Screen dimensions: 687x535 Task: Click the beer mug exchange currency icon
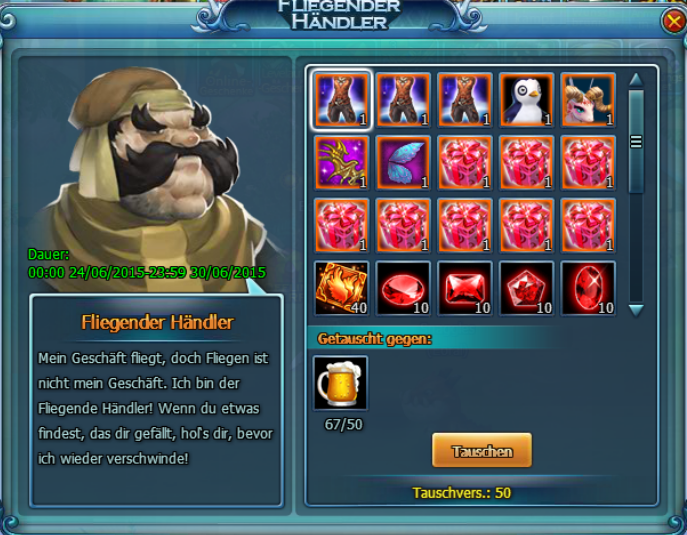pyautogui.click(x=341, y=383)
